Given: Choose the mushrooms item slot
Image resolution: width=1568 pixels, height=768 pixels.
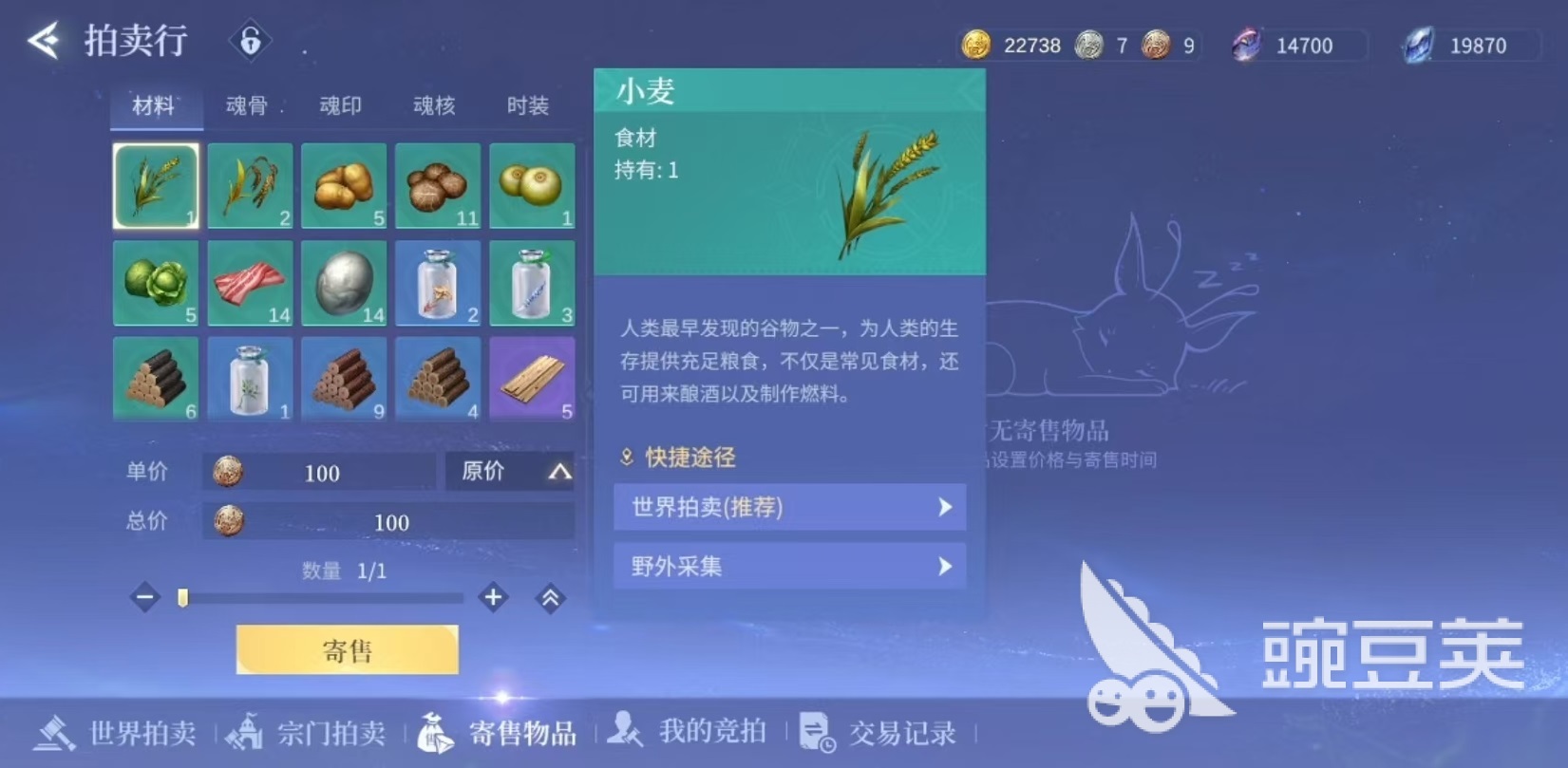Looking at the screenshot, I should click(438, 186).
